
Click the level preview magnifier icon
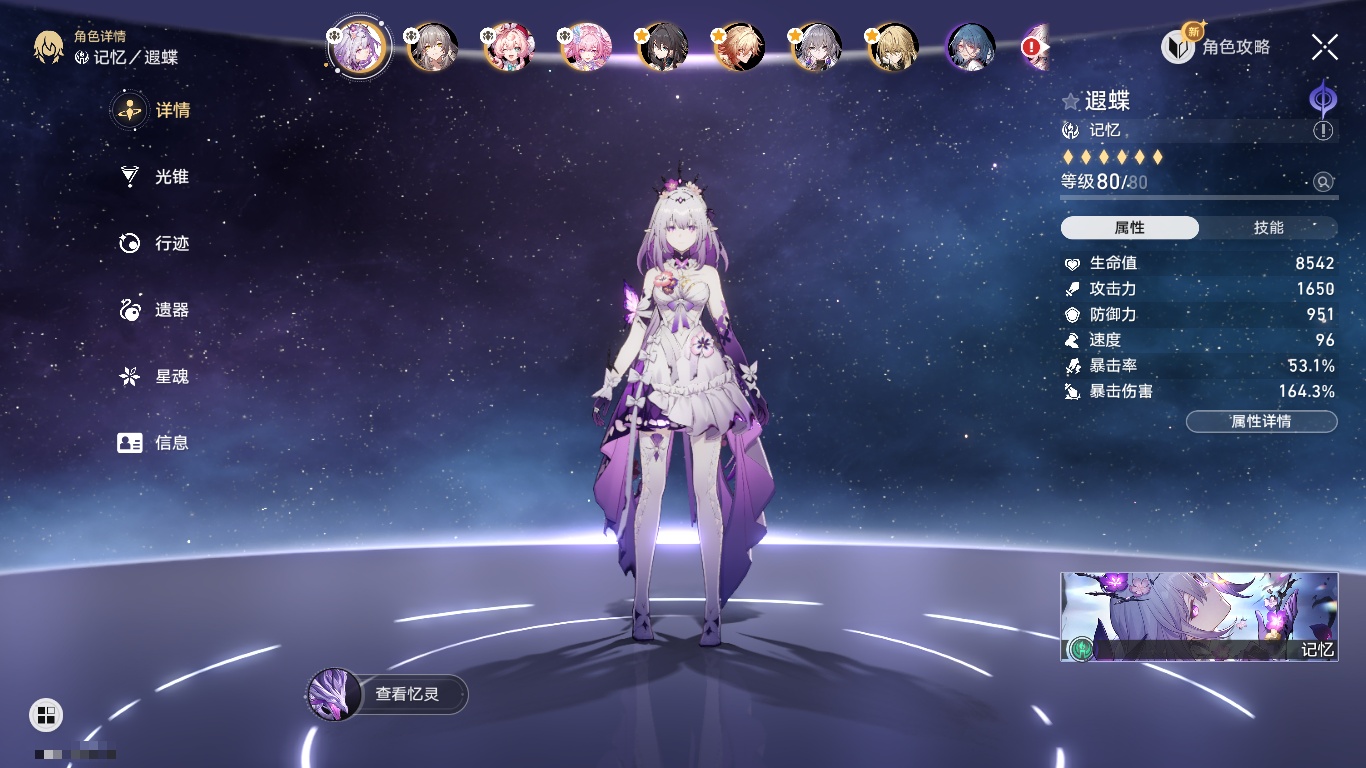(x=1324, y=182)
